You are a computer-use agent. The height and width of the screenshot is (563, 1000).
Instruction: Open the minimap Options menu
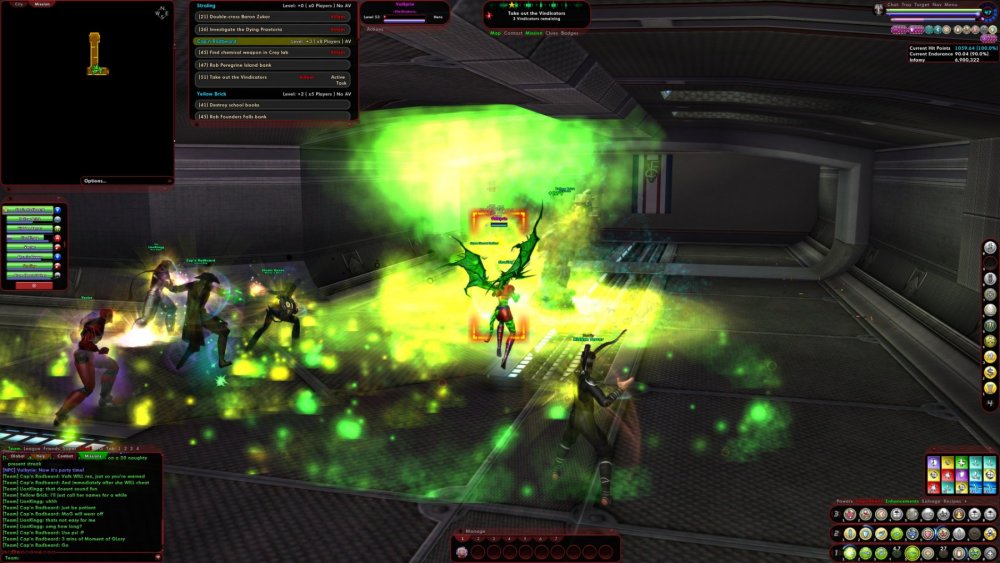click(95, 181)
